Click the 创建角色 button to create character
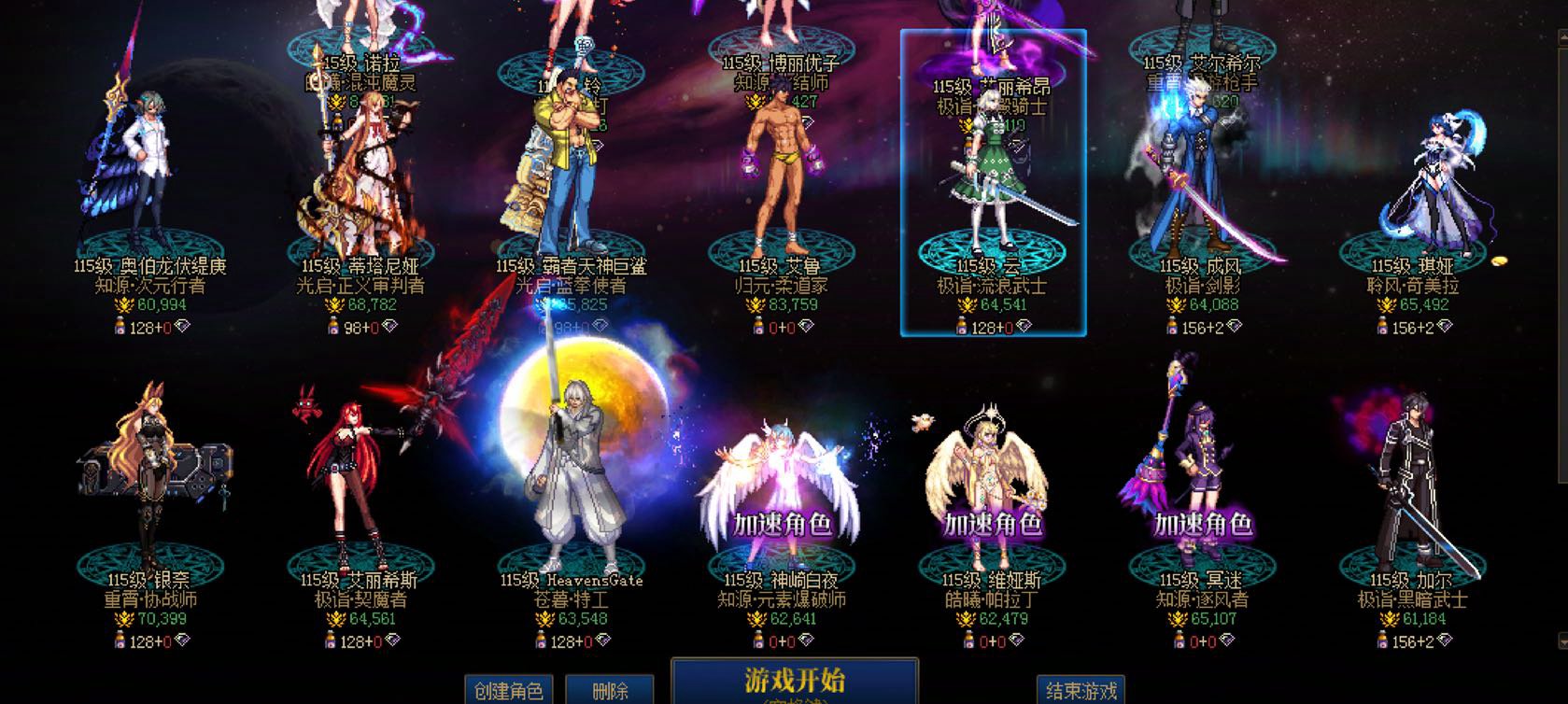1568x704 pixels. pyautogui.click(x=509, y=691)
